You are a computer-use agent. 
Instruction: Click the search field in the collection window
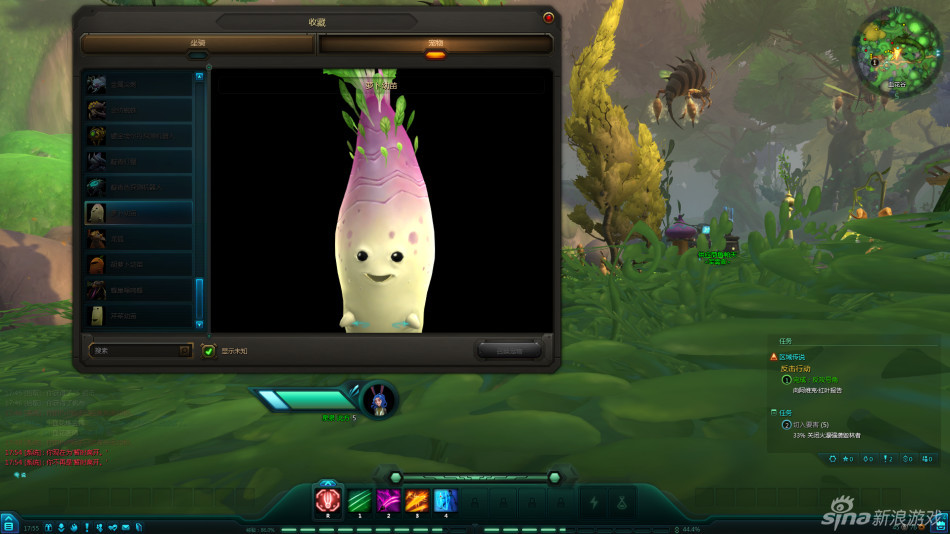[x=134, y=350]
